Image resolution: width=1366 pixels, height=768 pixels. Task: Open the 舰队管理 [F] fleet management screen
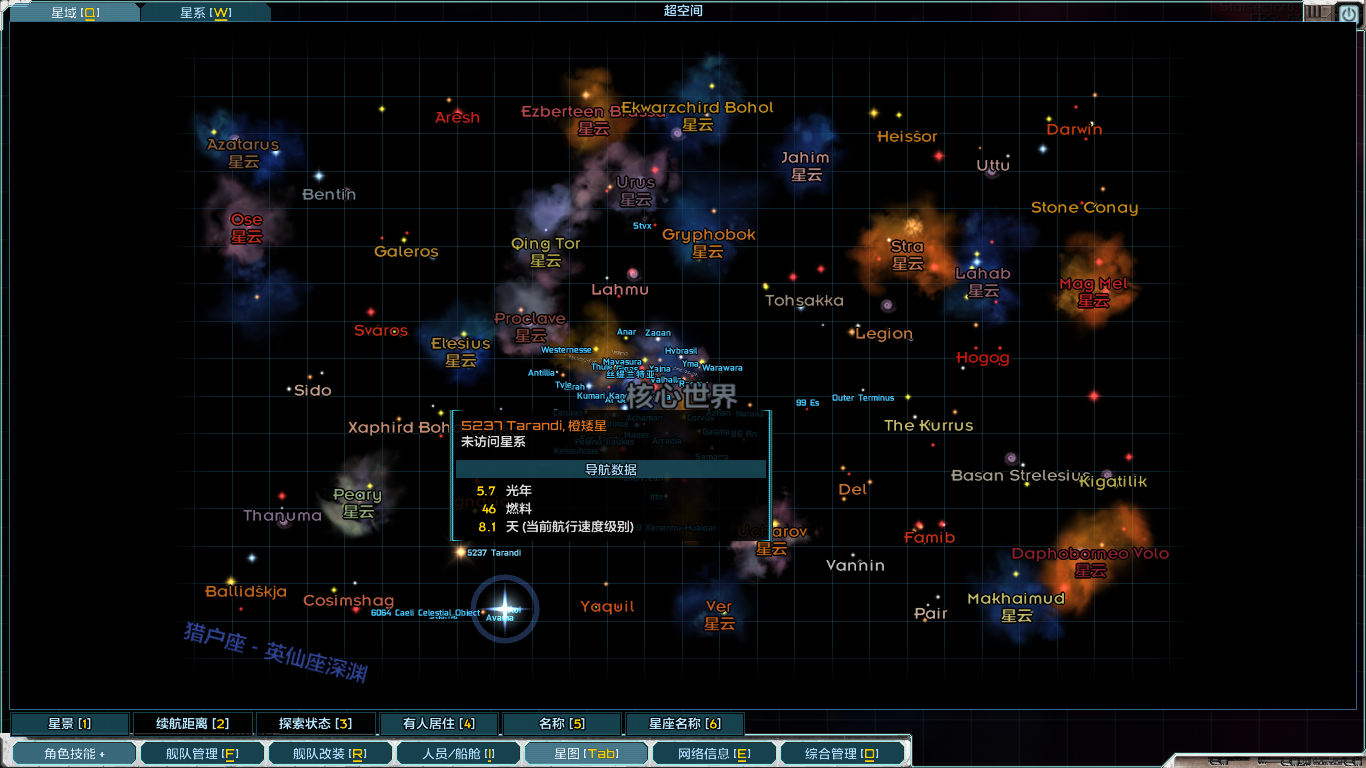tap(201, 752)
